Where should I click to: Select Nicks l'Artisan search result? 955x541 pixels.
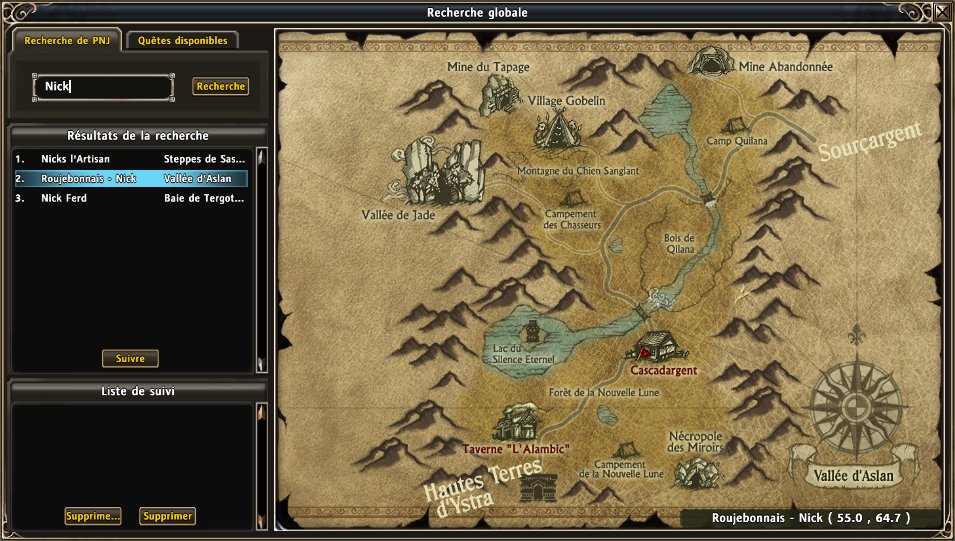(x=130, y=159)
